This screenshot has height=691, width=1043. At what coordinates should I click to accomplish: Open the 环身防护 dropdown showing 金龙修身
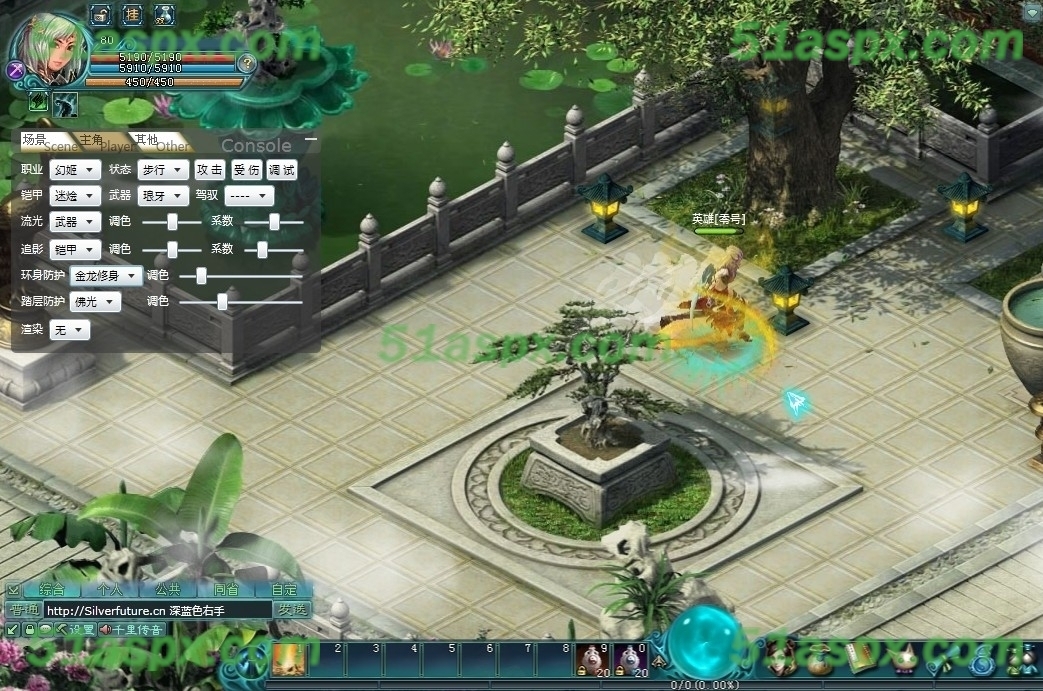pyautogui.click(x=105, y=275)
